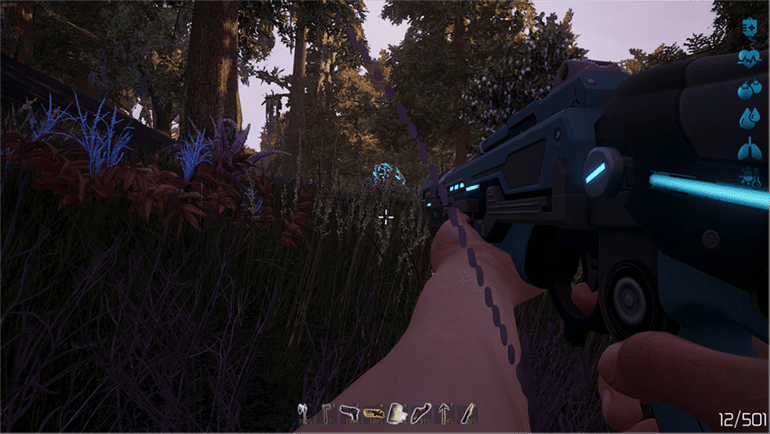Image resolution: width=770 pixels, height=434 pixels.
Task: Equip the grey hatchet in slot two
Action: click(326, 410)
